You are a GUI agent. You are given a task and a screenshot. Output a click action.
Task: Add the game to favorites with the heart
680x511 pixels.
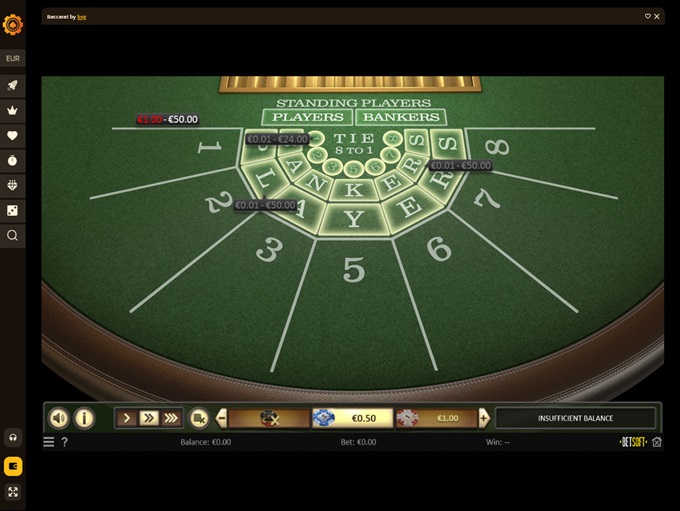coord(648,16)
